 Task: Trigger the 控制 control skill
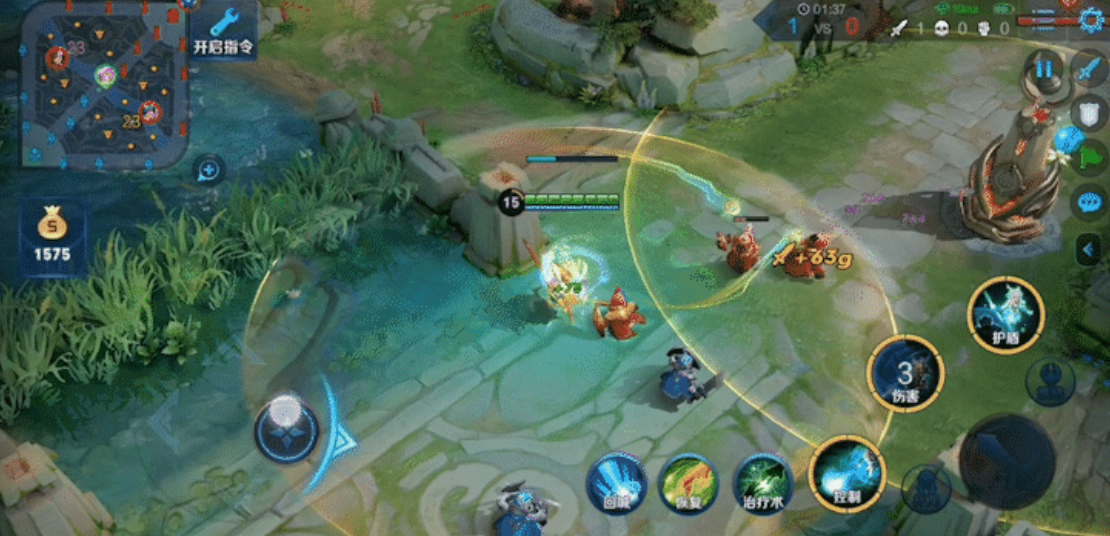(846, 474)
